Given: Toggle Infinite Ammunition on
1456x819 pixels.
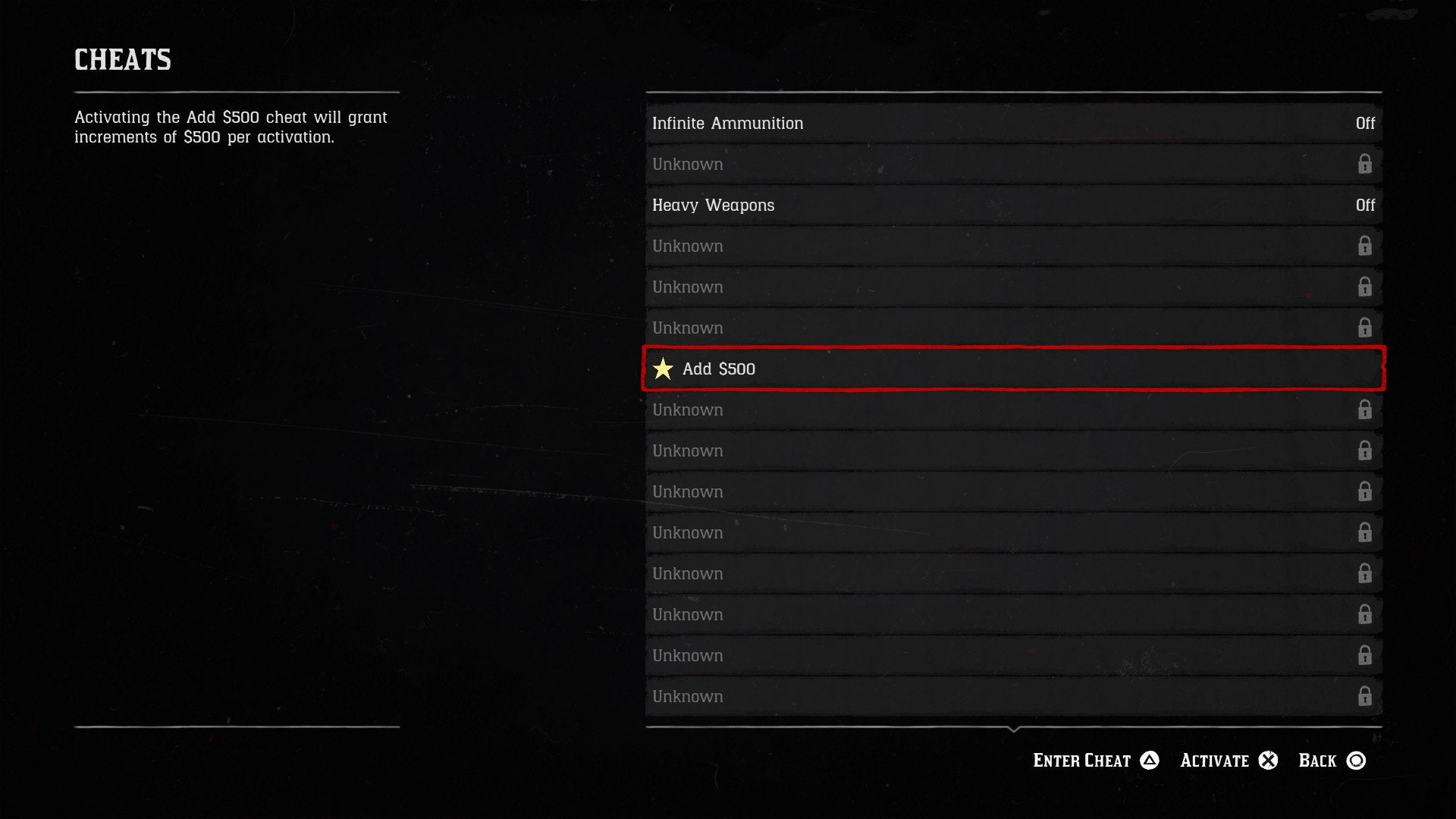Looking at the screenshot, I should click(1015, 123).
